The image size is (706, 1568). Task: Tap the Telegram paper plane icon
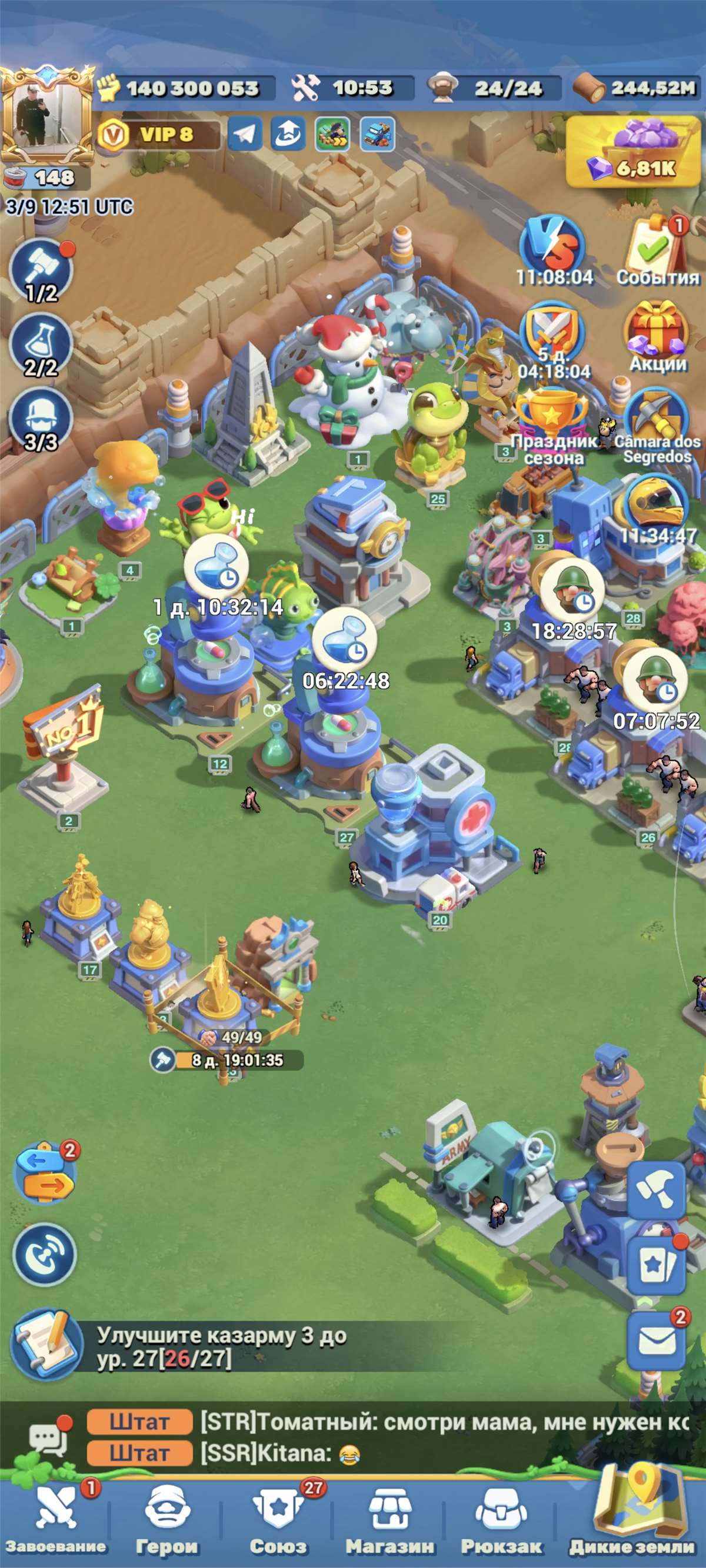[x=244, y=134]
